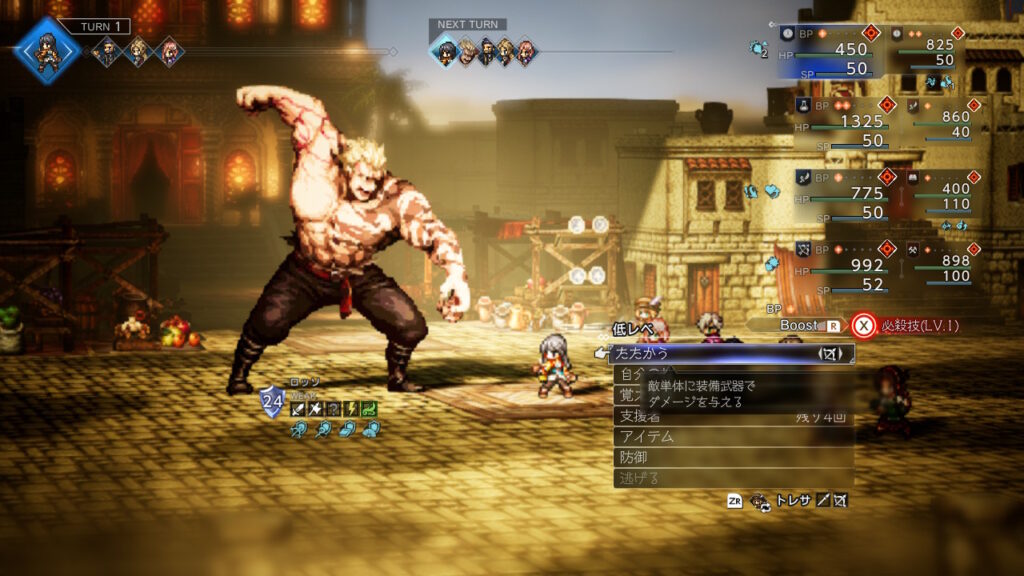Open the menu row starting with 覚

[x=630, y=395]
